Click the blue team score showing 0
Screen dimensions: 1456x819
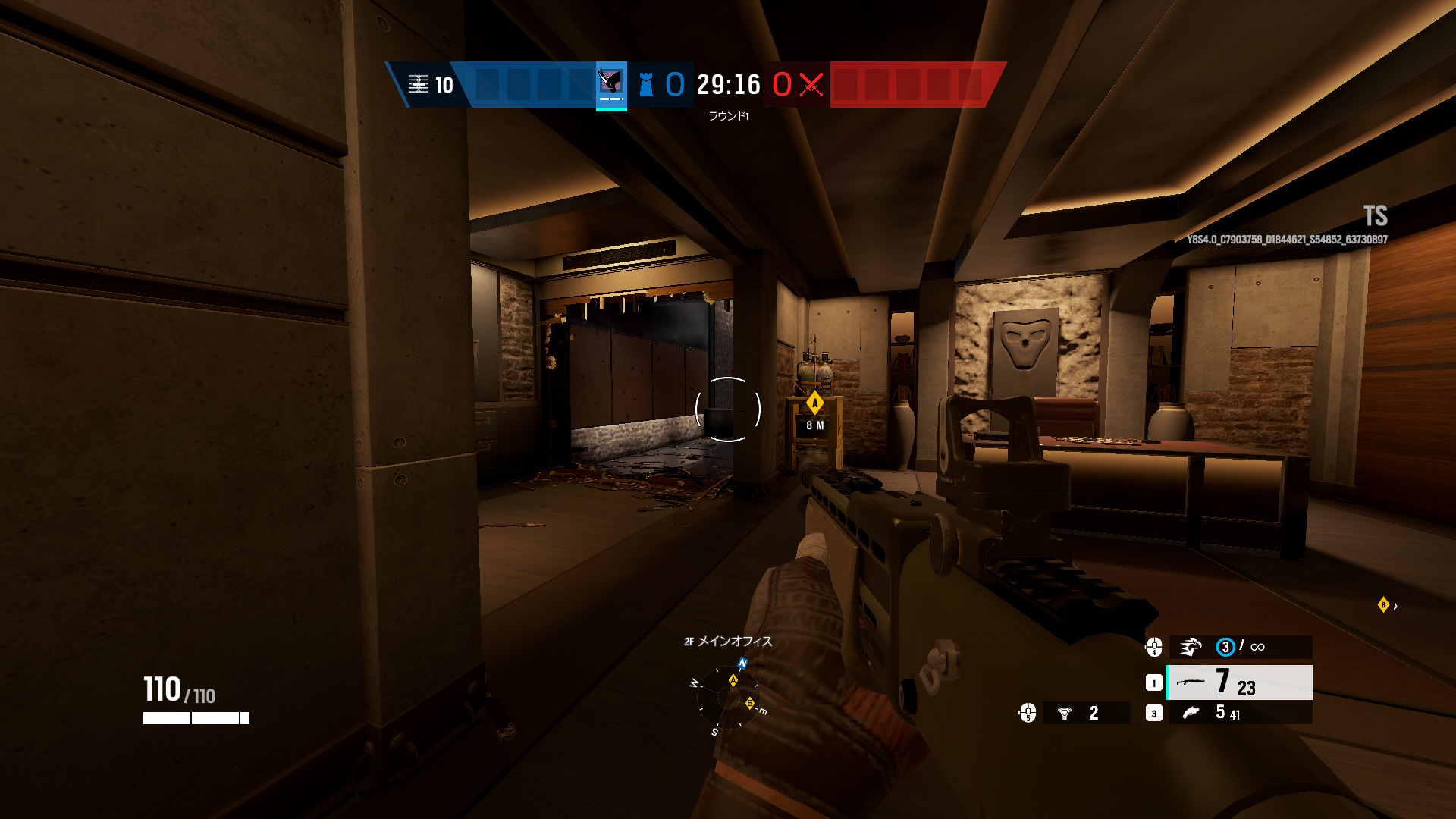click(x=674, y=84)
